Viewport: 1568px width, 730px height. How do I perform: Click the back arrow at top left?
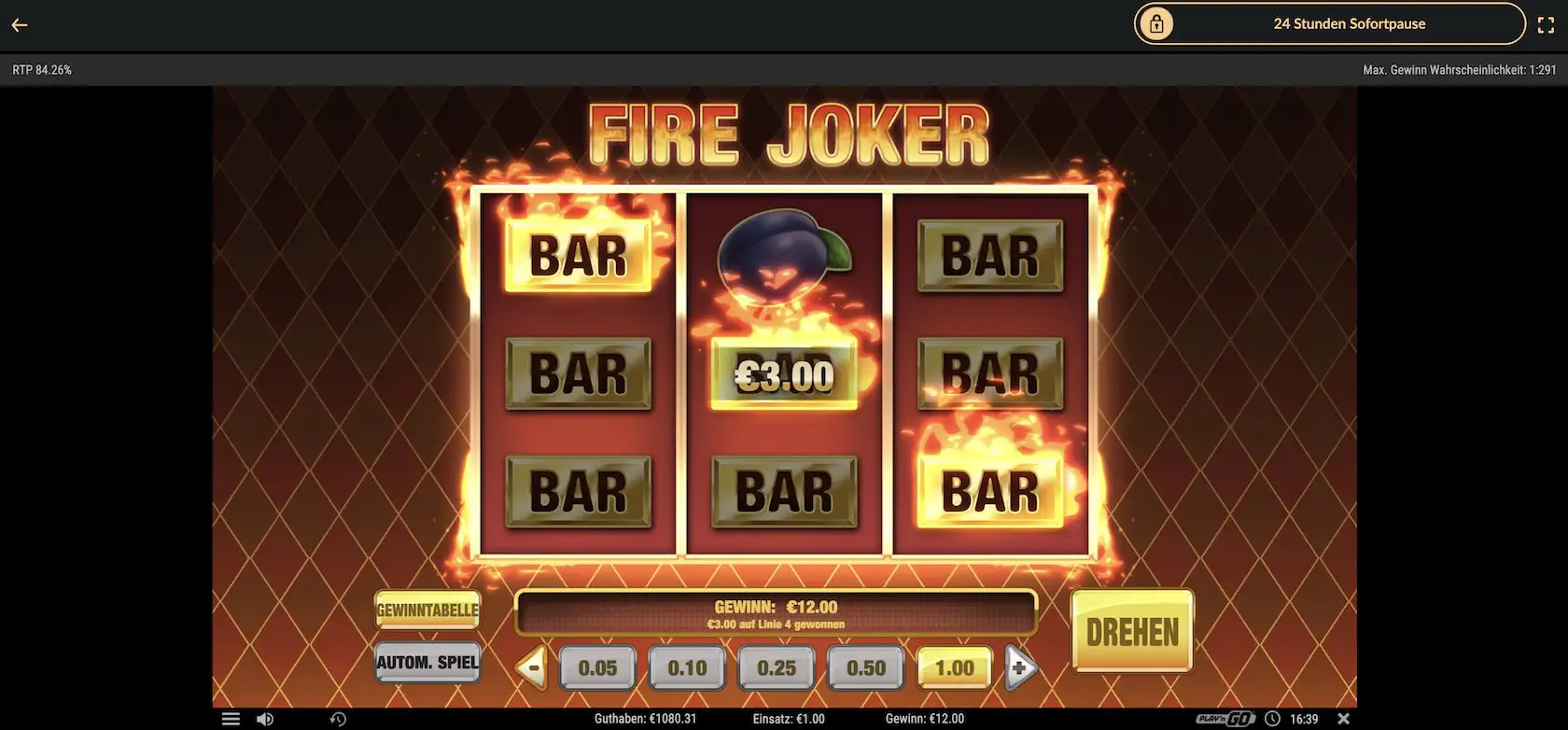(19, 24)
